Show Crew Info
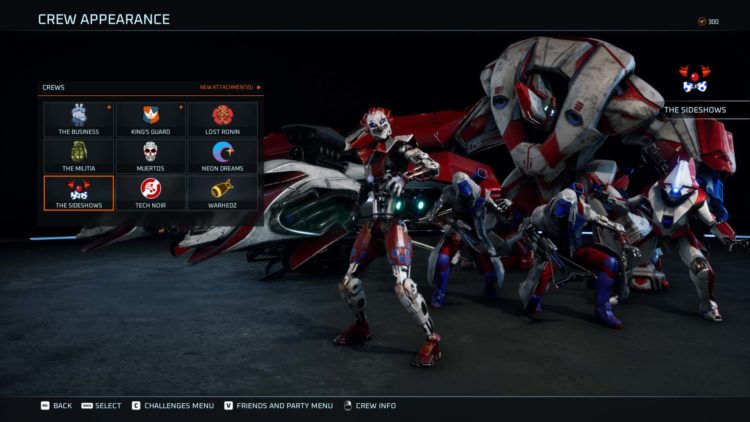This screenshot has height=422, width=750. pos(369,405)
